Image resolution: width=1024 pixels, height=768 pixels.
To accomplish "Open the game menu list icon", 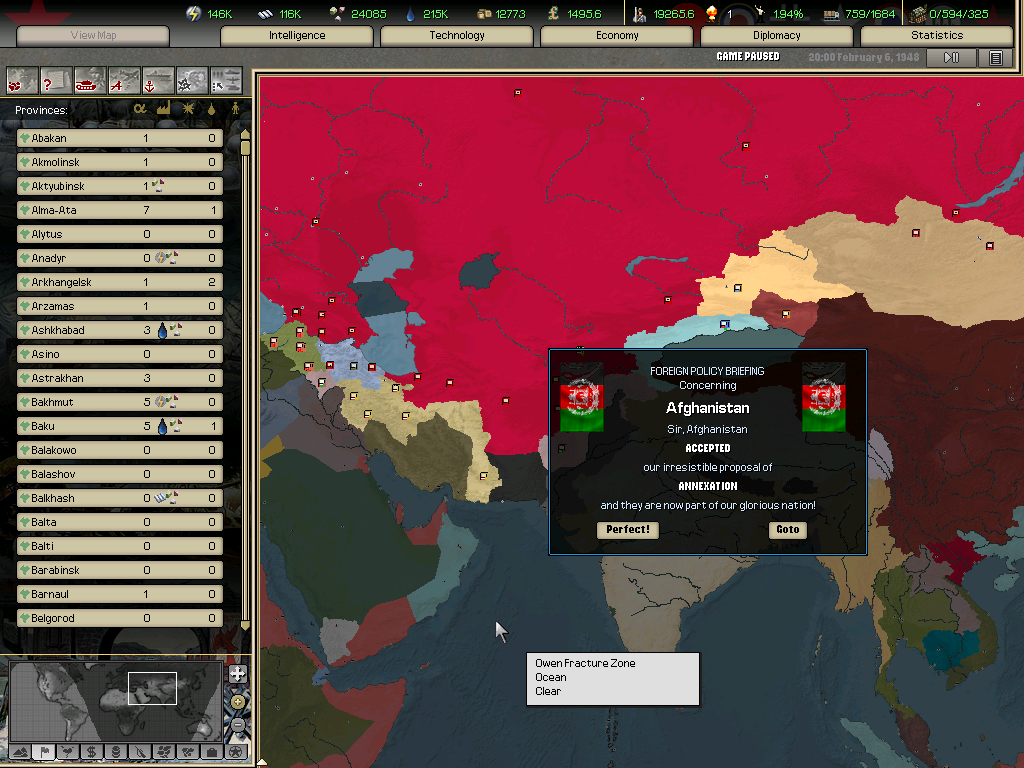I will pyautogui.click(x=995, y=58).
